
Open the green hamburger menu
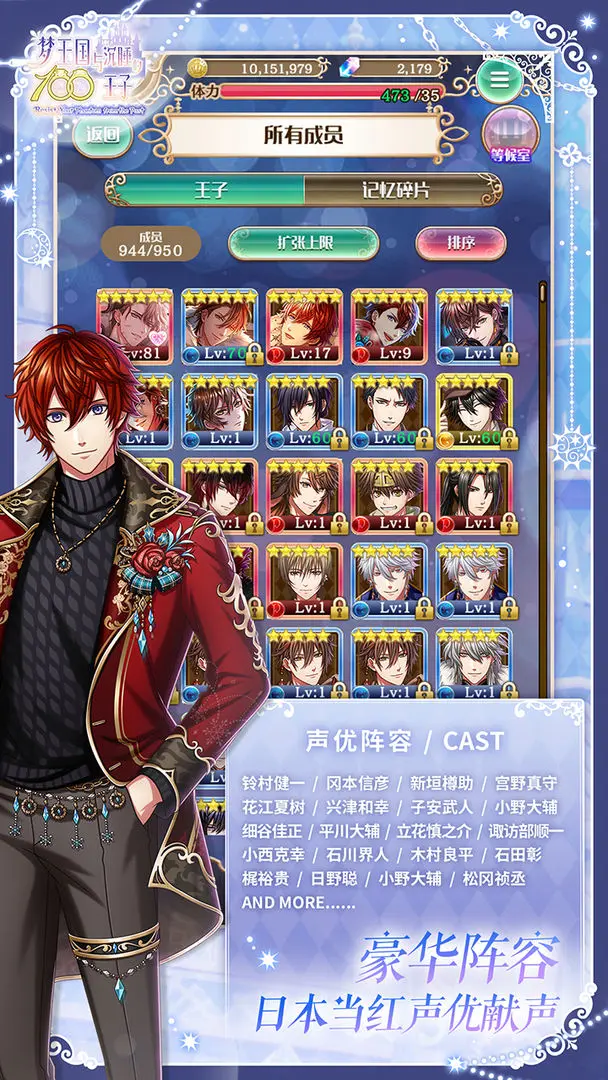coord(502,81)
